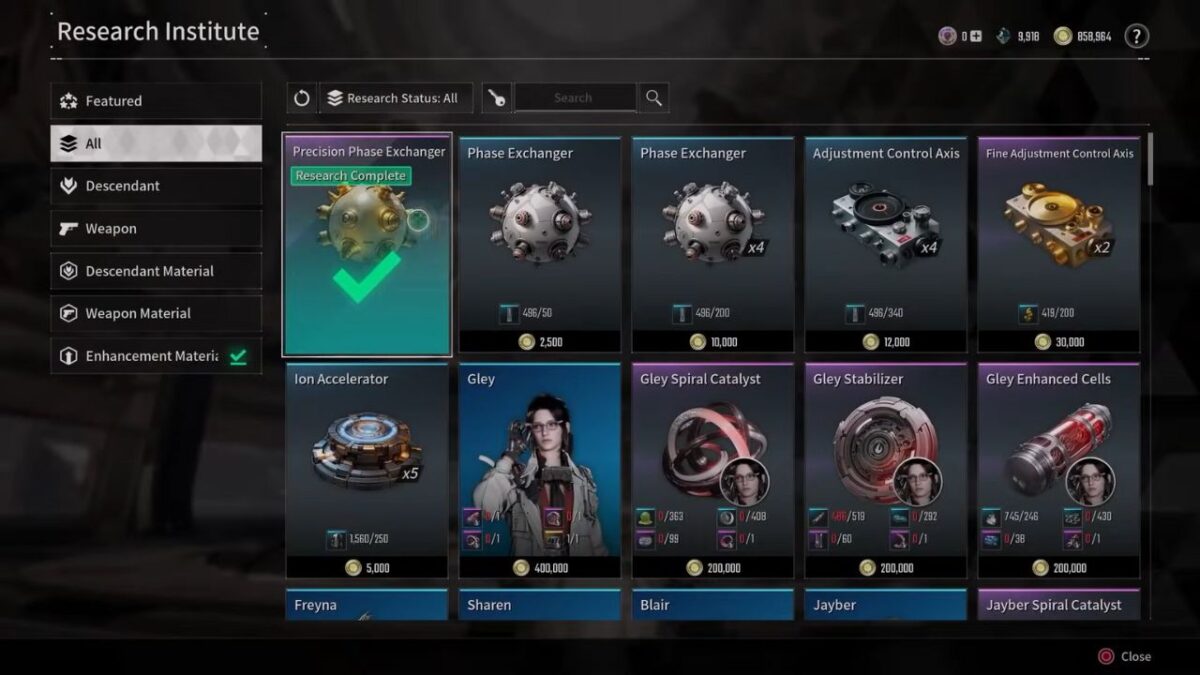Switch to the Descendant category
1200x675 pixels.
point(155,186)
